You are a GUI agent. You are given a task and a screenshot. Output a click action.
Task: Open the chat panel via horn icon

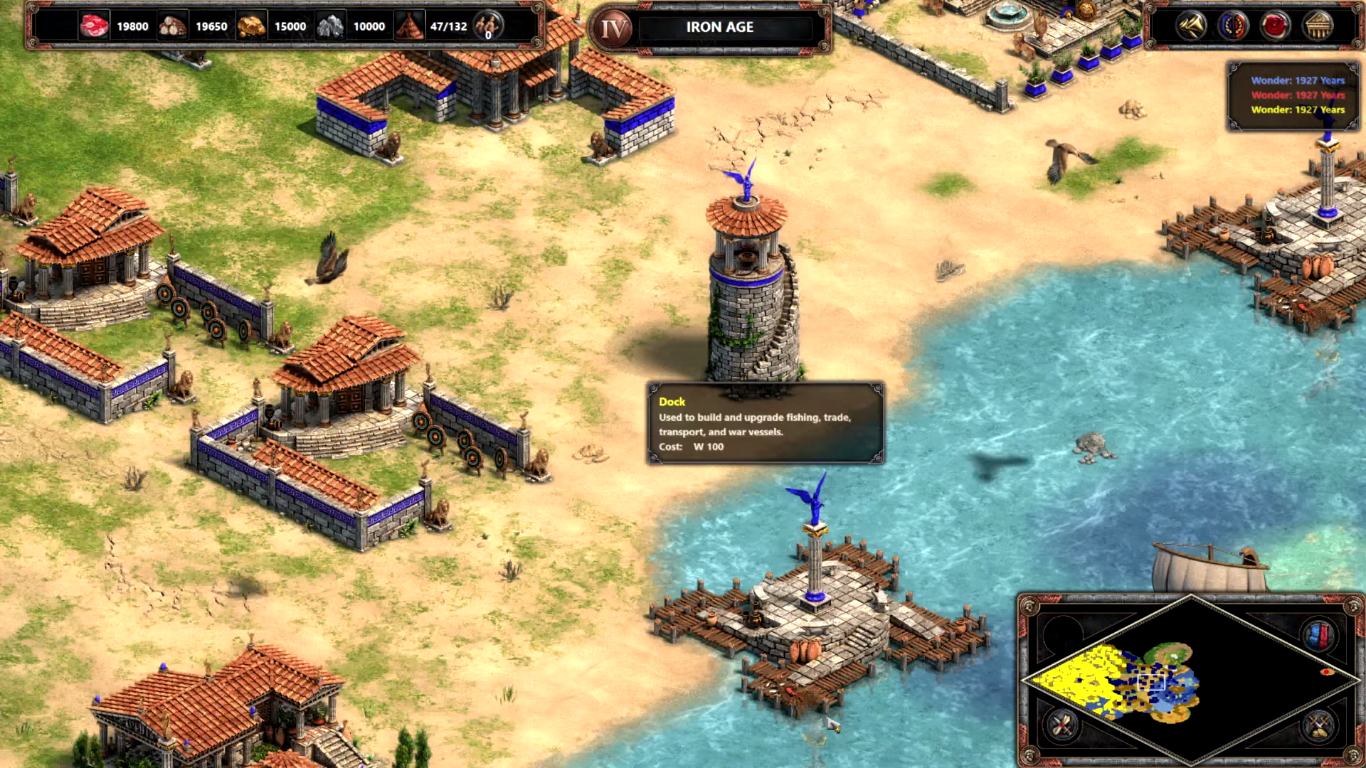[1191, 24]
